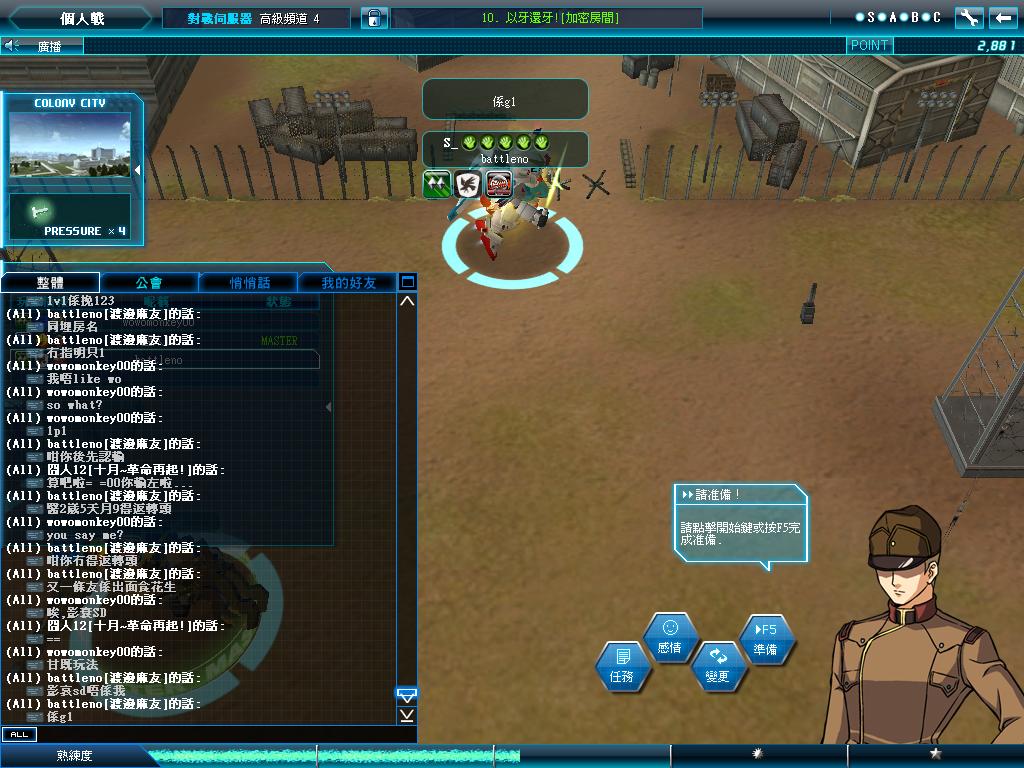Open the 感情 (Emotion) smiley button
1024x768 pixels.
(x=669, y=637)
